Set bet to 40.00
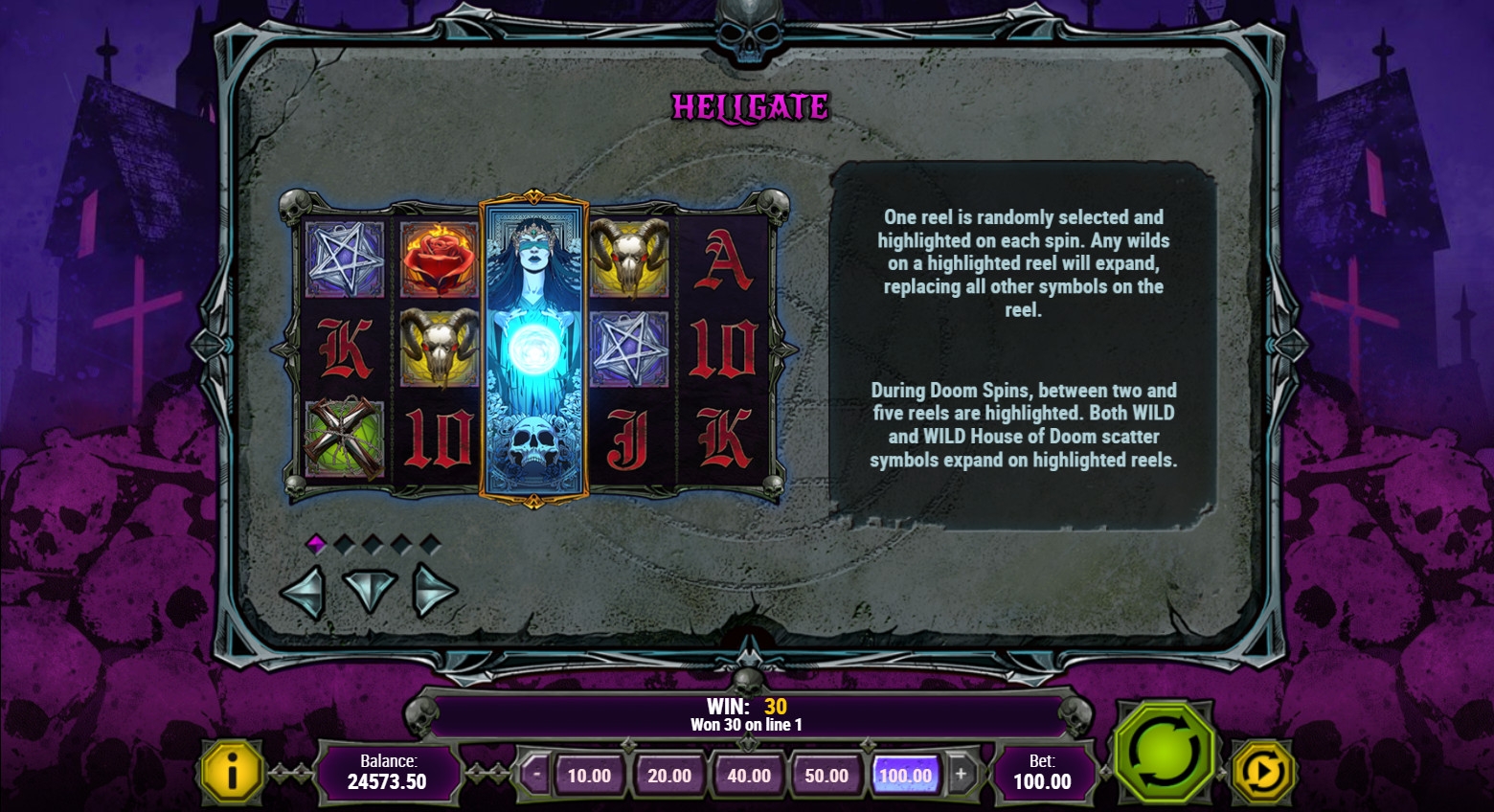Viewport: 1494px width, 812px height. pos(748,776)
